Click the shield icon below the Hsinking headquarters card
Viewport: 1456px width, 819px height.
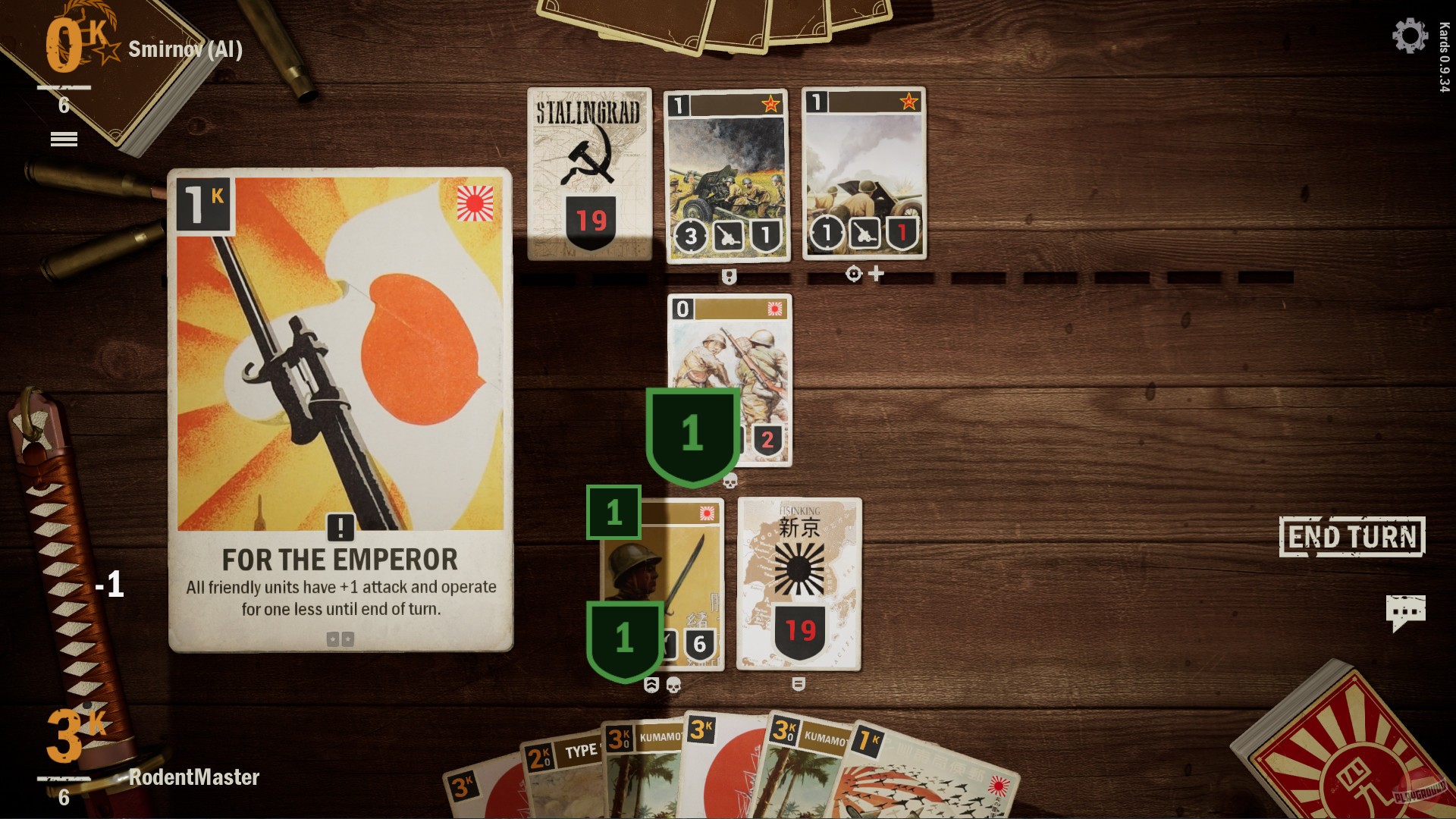[x=800, y=682]
